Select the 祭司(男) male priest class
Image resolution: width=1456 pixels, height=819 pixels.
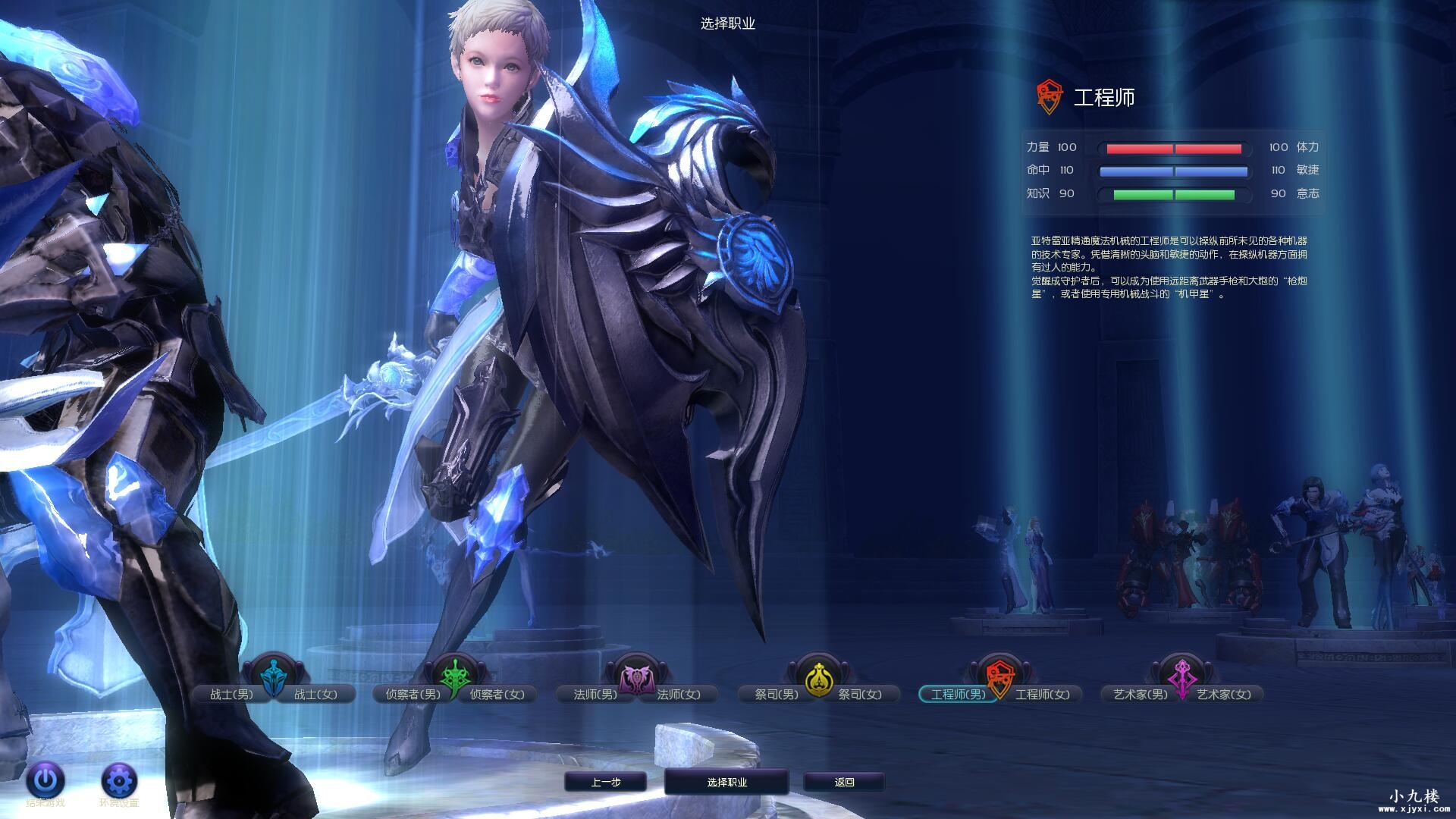coord(777,694)
